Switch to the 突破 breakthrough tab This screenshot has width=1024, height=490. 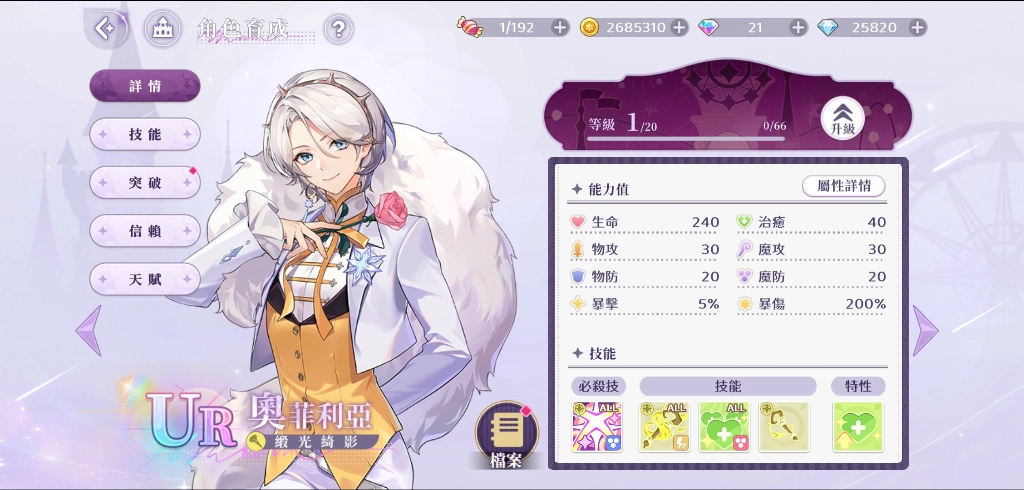145,182
